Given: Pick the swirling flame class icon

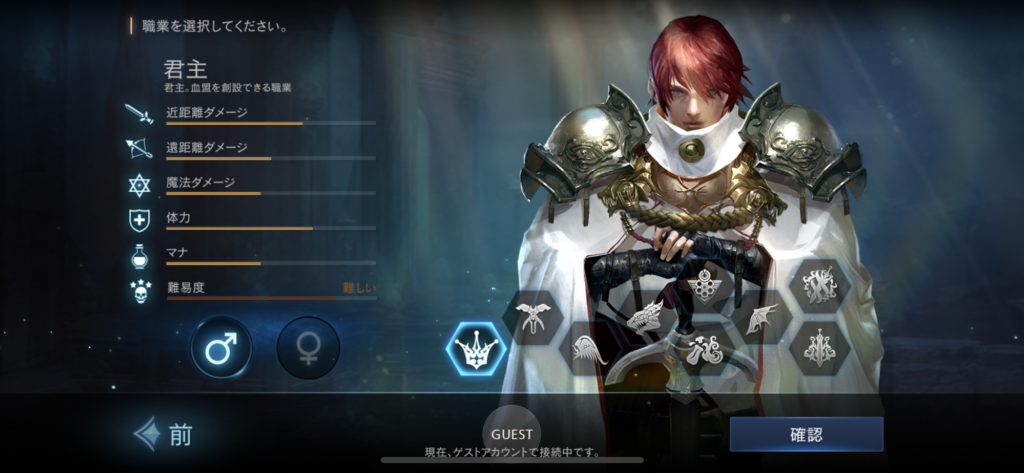Looking at the screenshot, I should pyautogui.click(x=703, y=350).
